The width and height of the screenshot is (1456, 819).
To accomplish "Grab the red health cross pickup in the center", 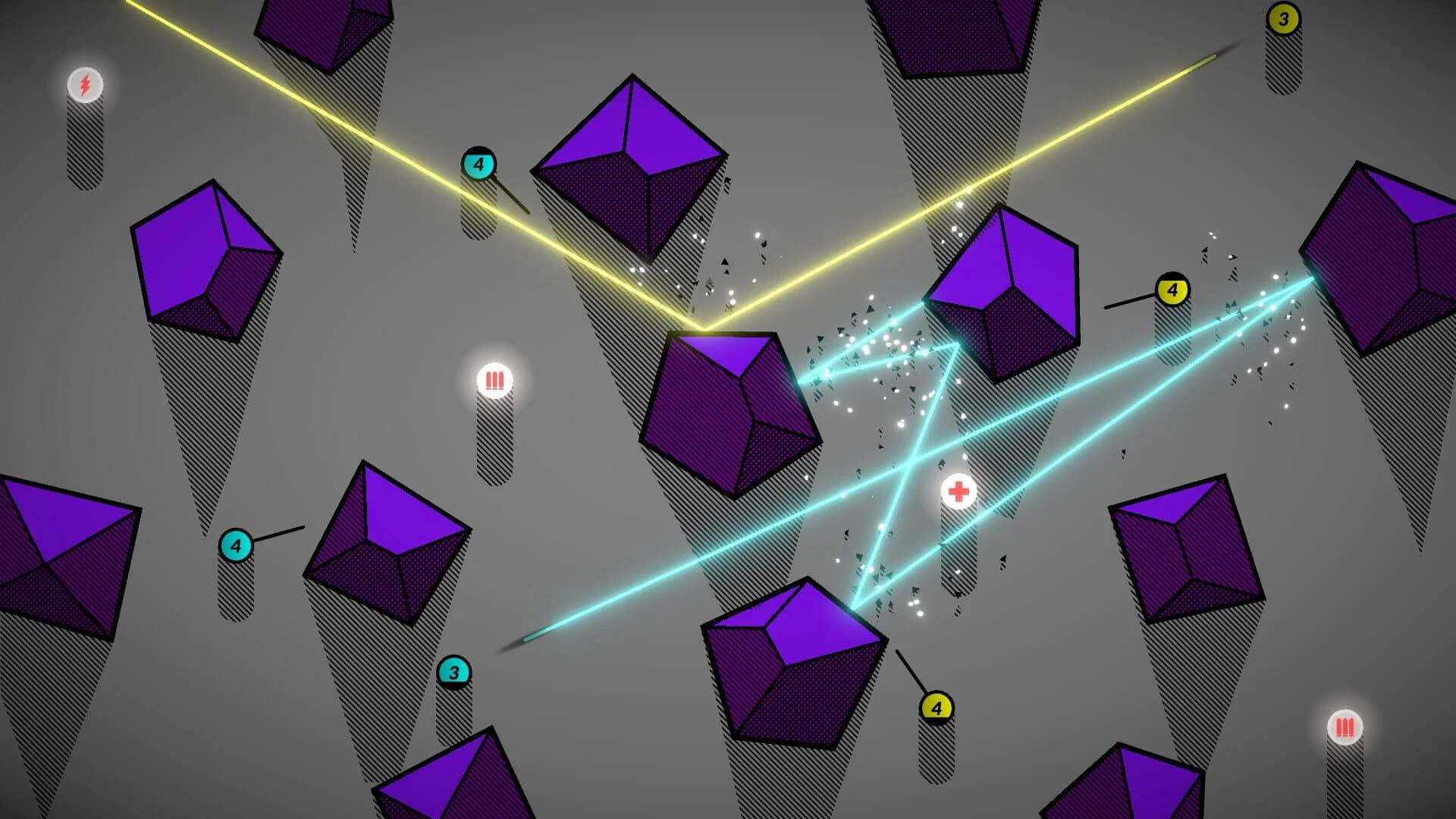I will [959, 492].
